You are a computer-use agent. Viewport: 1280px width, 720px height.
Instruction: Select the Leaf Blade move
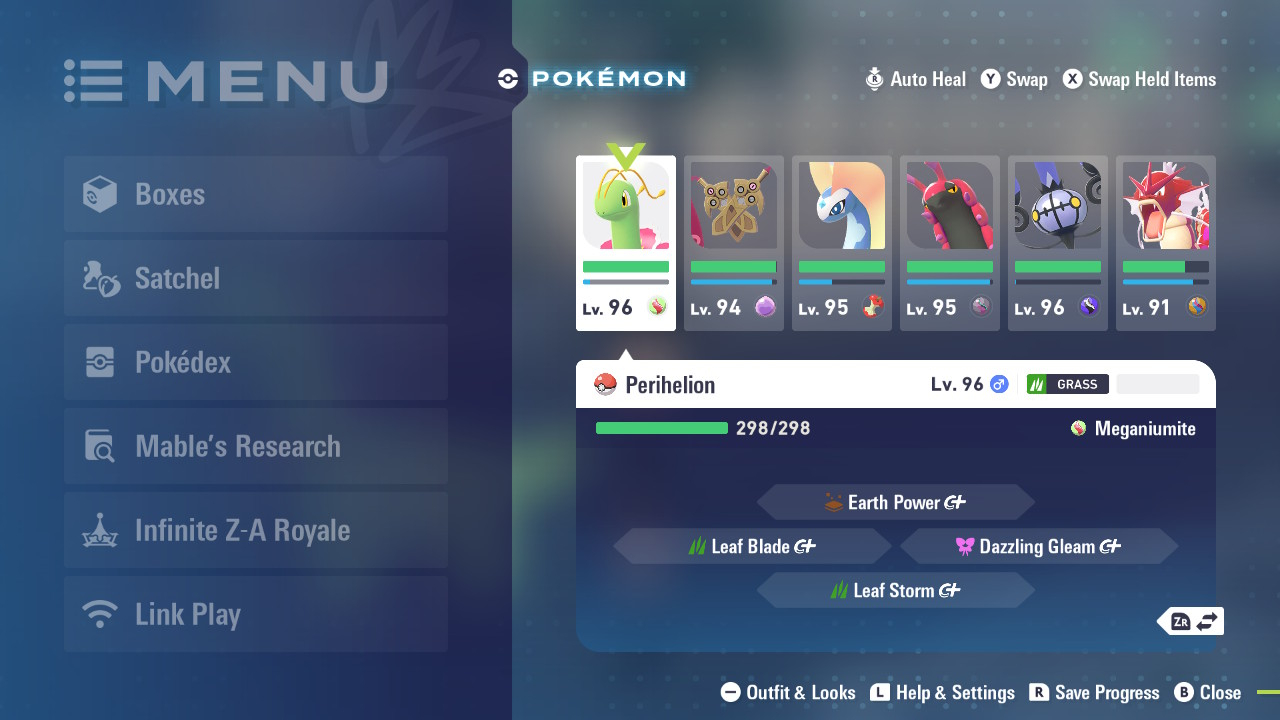pos(752,546)
